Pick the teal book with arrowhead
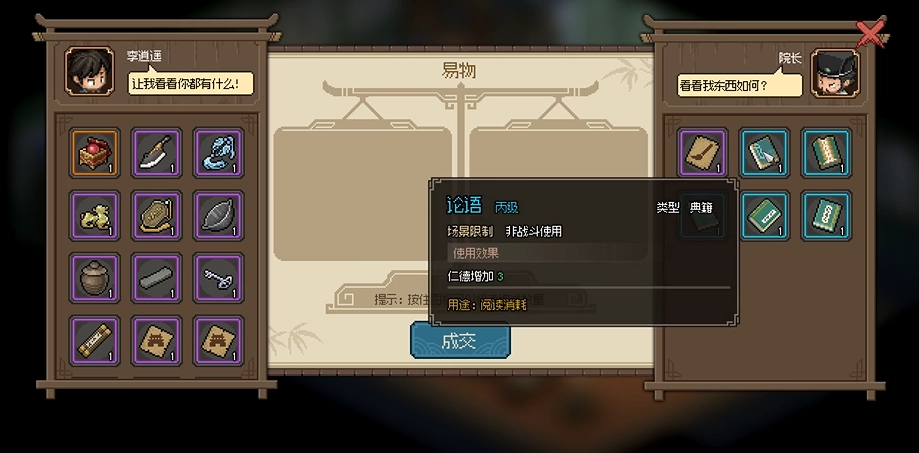The height and width of the screenshot is (453, 919). coord(765,153)
